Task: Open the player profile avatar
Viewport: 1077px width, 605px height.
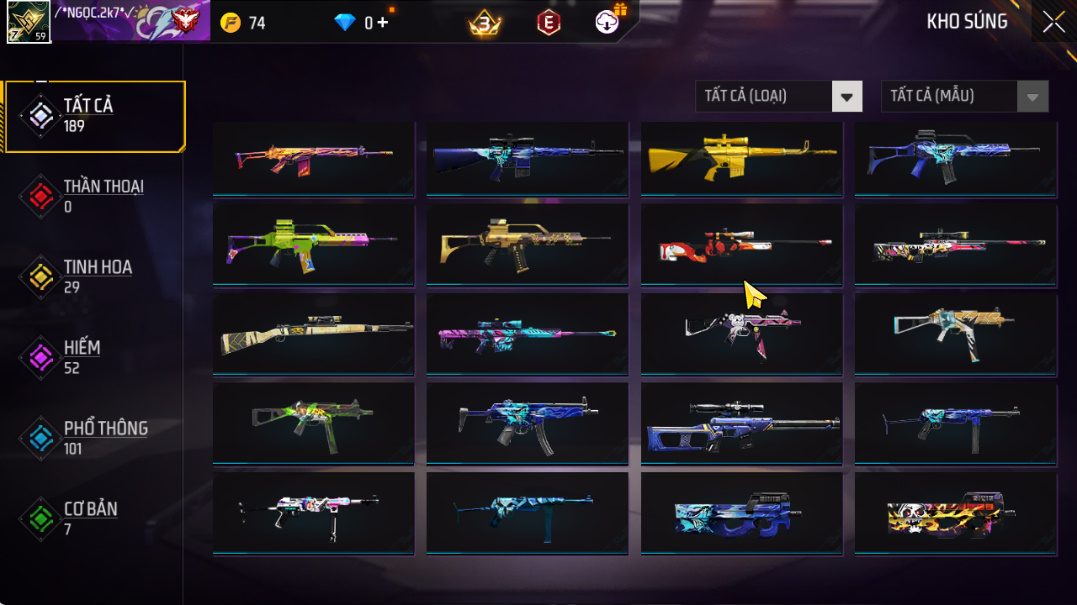Action: click(x=28, y=22)
